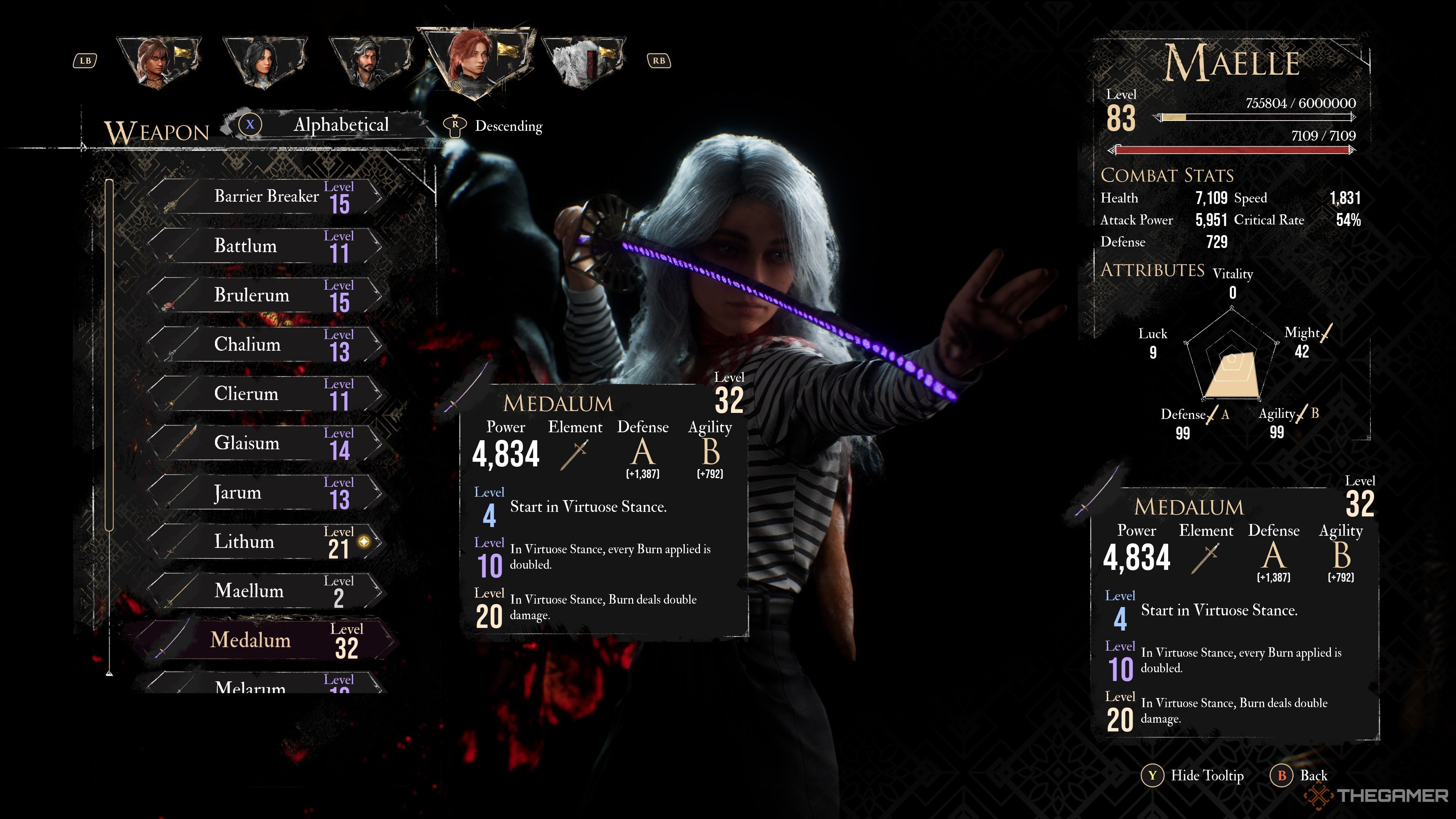1456x819 pixels.
Task: Select the Maellum weapon
Action: click(266, 591)
